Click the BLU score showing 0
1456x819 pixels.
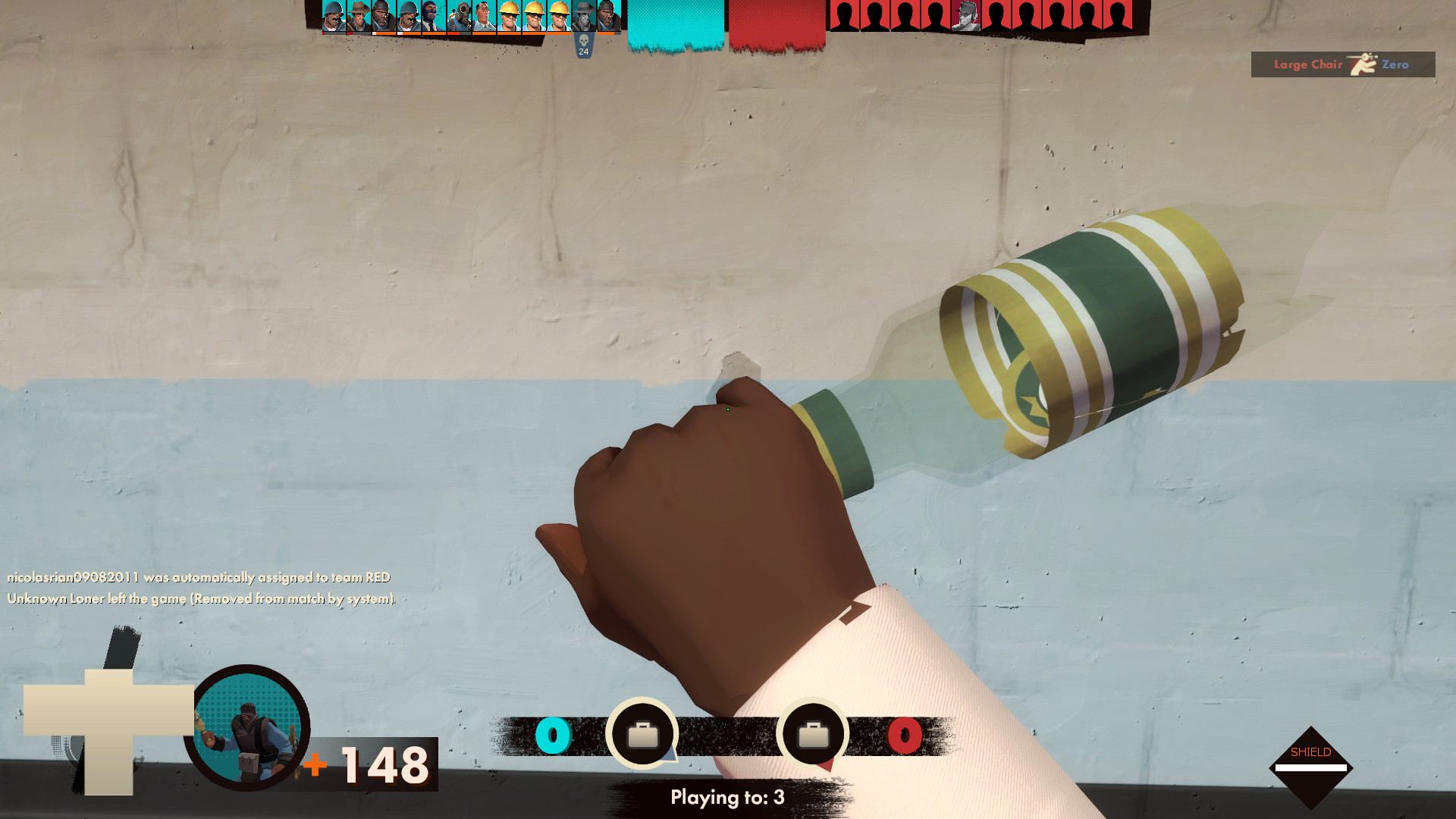click(554, 734)
